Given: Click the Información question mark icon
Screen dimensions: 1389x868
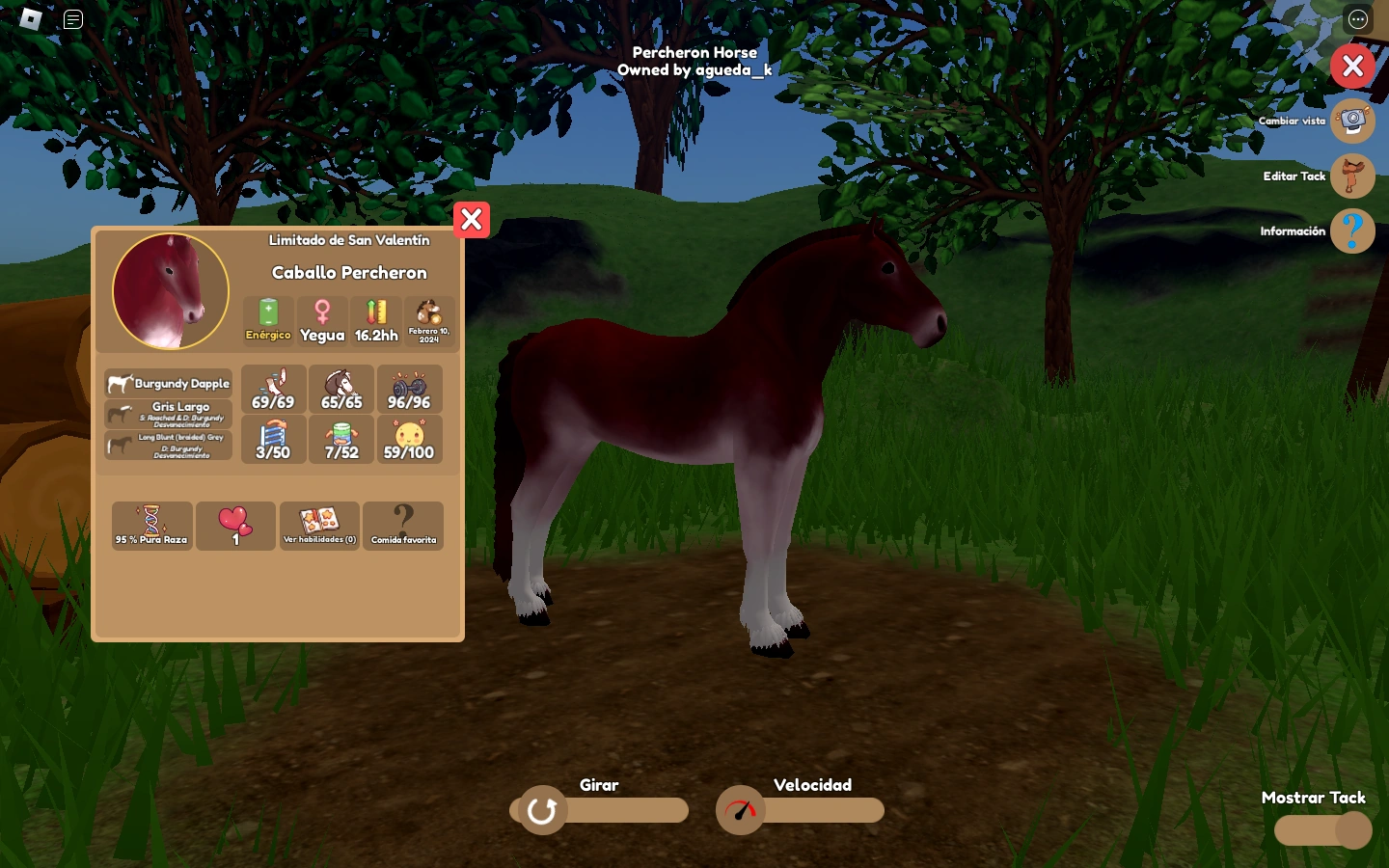Looking at the screenshot, I should (x=1352, y=231).
